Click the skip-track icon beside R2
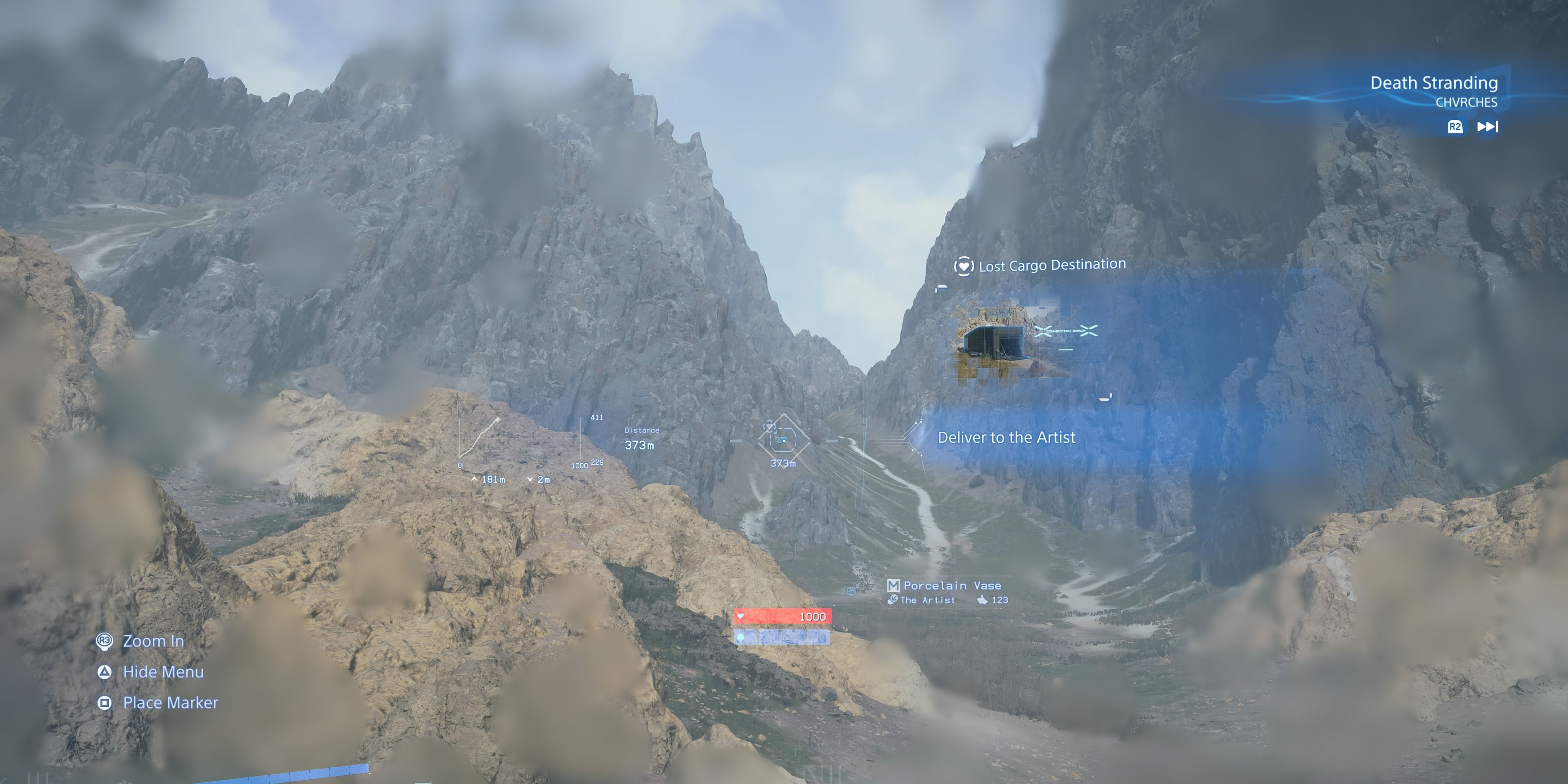This screenshot has width=1568, height=784. click(x=1487, y=127)
